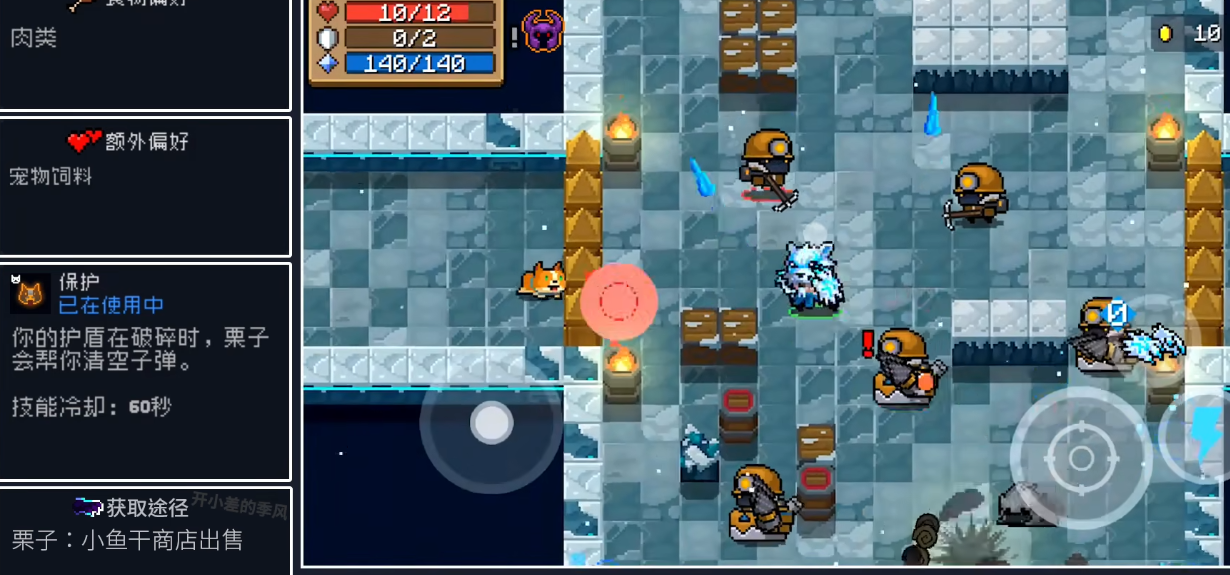The image size is (1230, 575).
Task: Click the purple horned helmet icon
Action: [543, 32]
